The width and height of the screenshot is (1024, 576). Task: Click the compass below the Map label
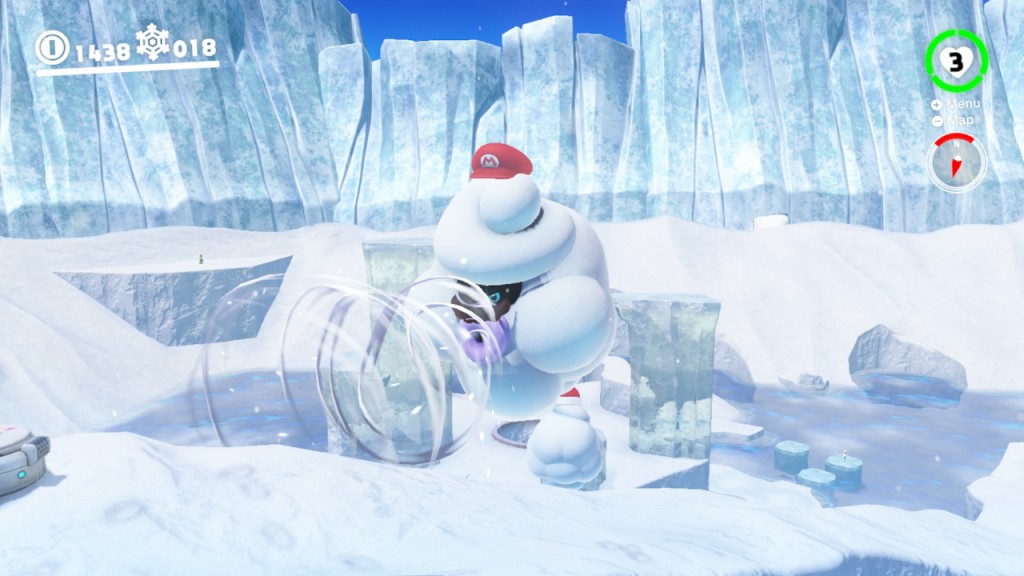coord(956,163)
